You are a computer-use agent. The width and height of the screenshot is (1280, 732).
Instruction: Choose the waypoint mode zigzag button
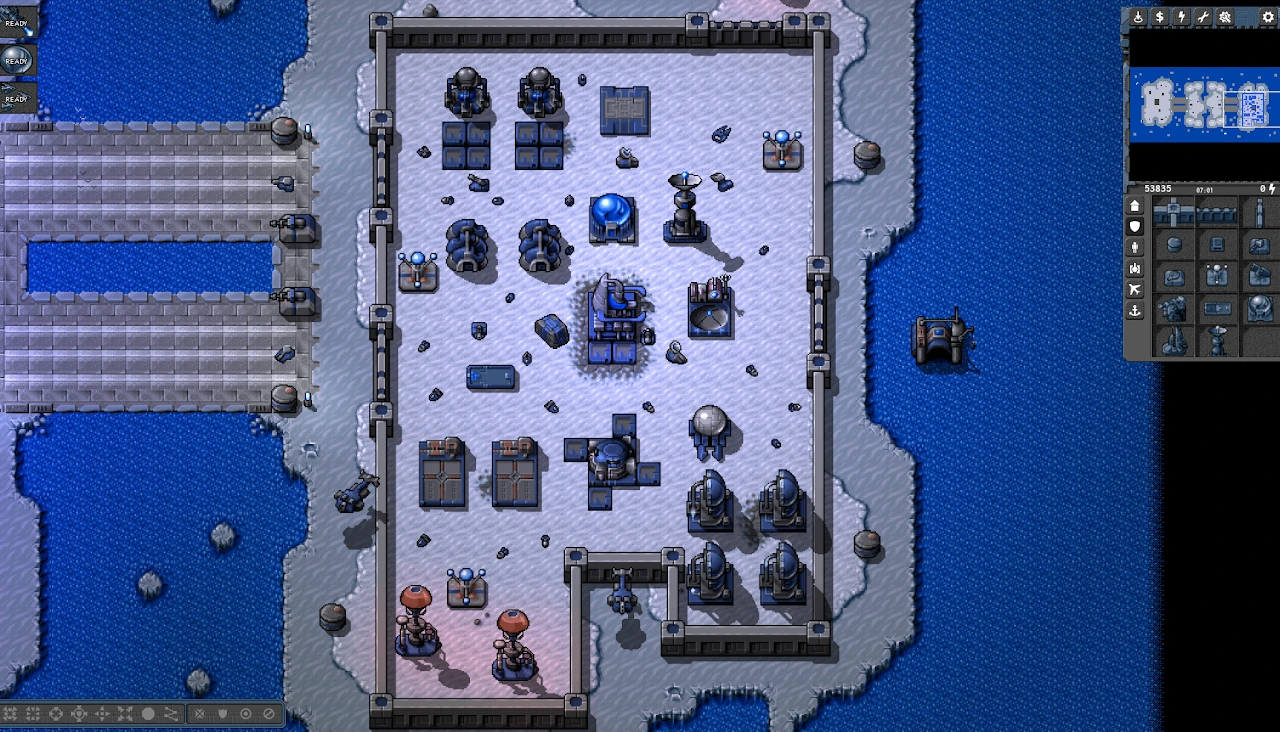pyautogui.click(x=171, y=714)
